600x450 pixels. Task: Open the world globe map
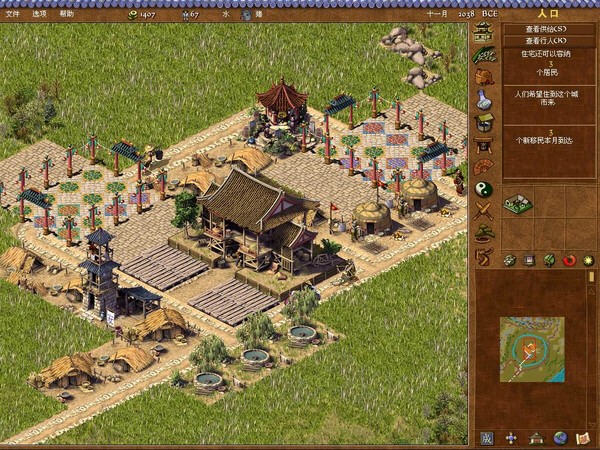click(x=560, y=438)
